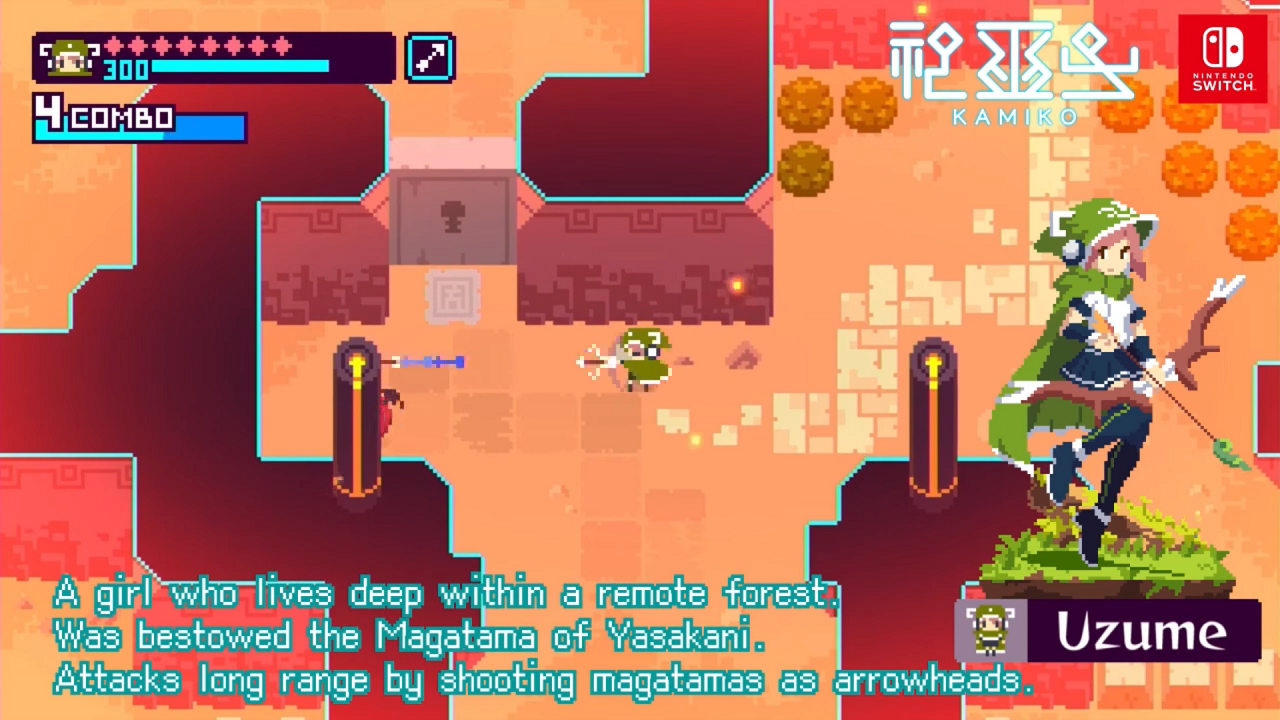Select the character portrait in the health HUD
Image resolution: width=1280 pixels, height=720 pixels.
pyautogui.click(x=68, y=58)
